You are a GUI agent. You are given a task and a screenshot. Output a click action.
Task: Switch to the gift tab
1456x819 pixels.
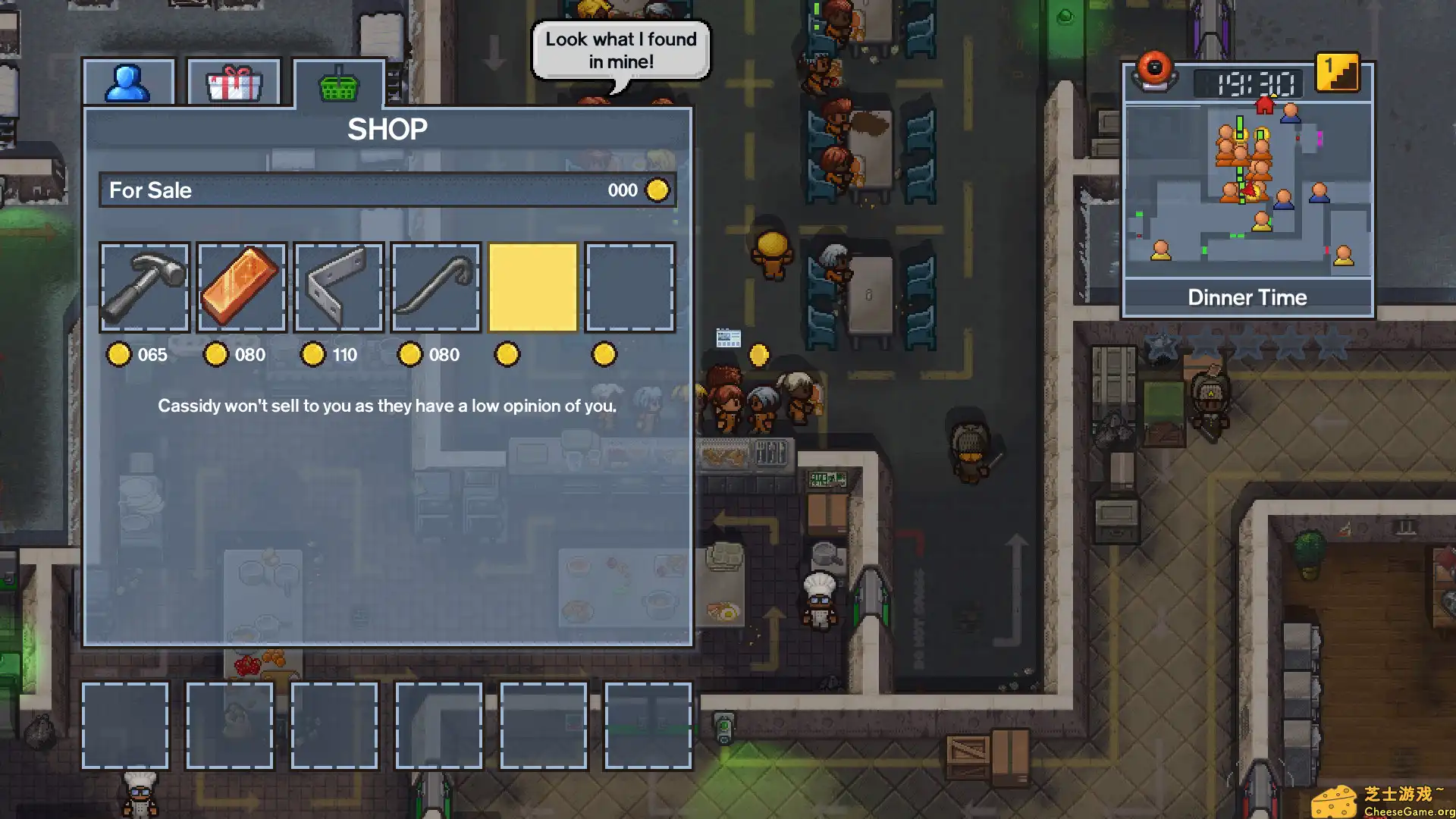pyautogui.click(x=233, y=80)
